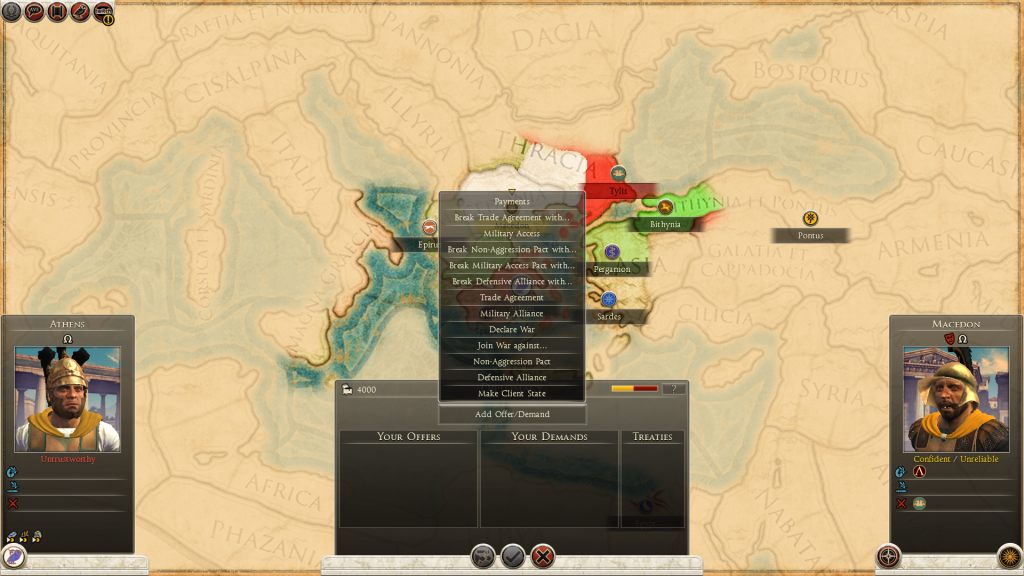Choose Military Access option
This screenshot has width=1024, height=576.
[x=512, y=233]
